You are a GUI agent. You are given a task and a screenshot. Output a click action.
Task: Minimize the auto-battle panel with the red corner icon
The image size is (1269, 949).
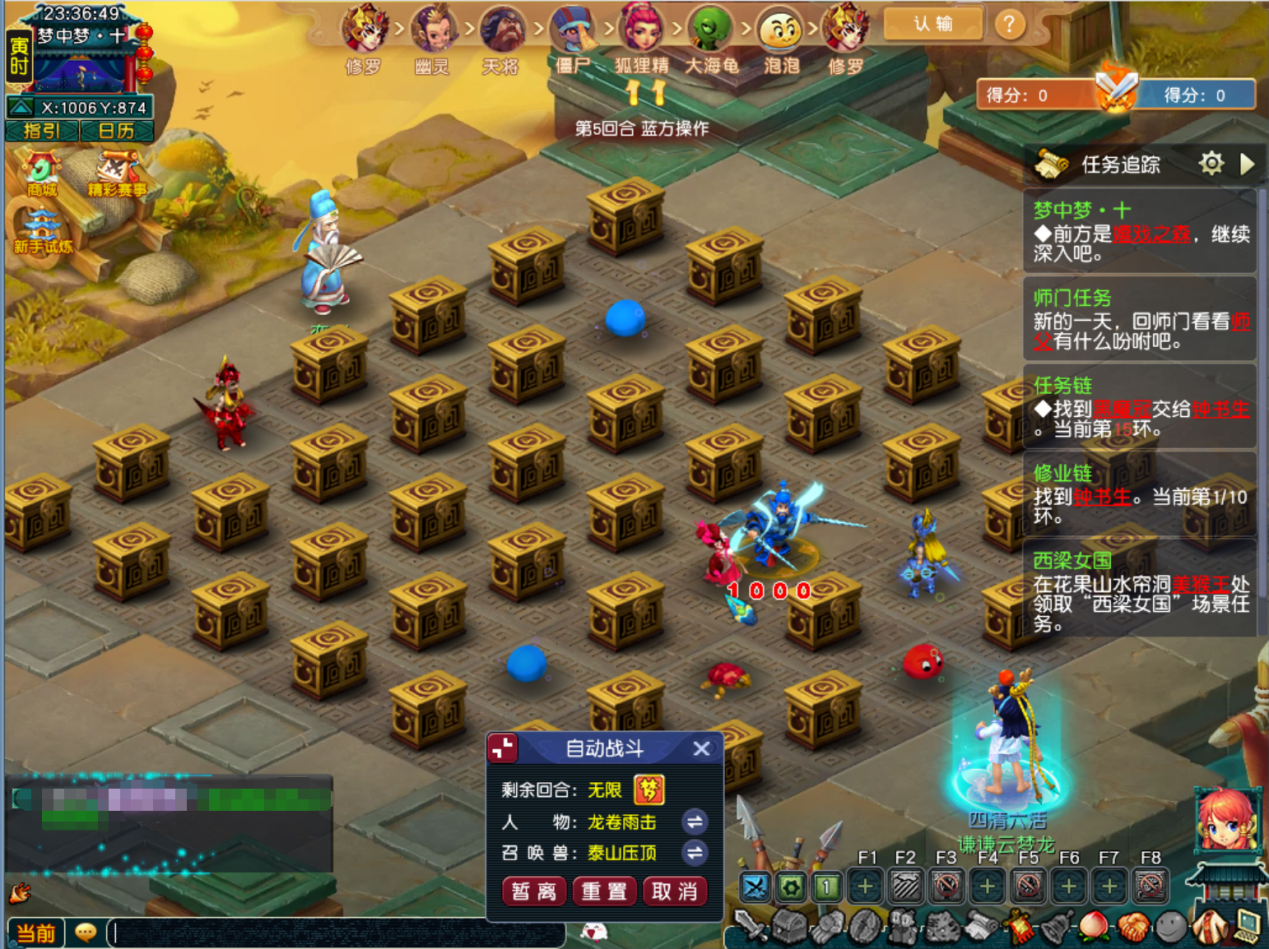(503, 748)
